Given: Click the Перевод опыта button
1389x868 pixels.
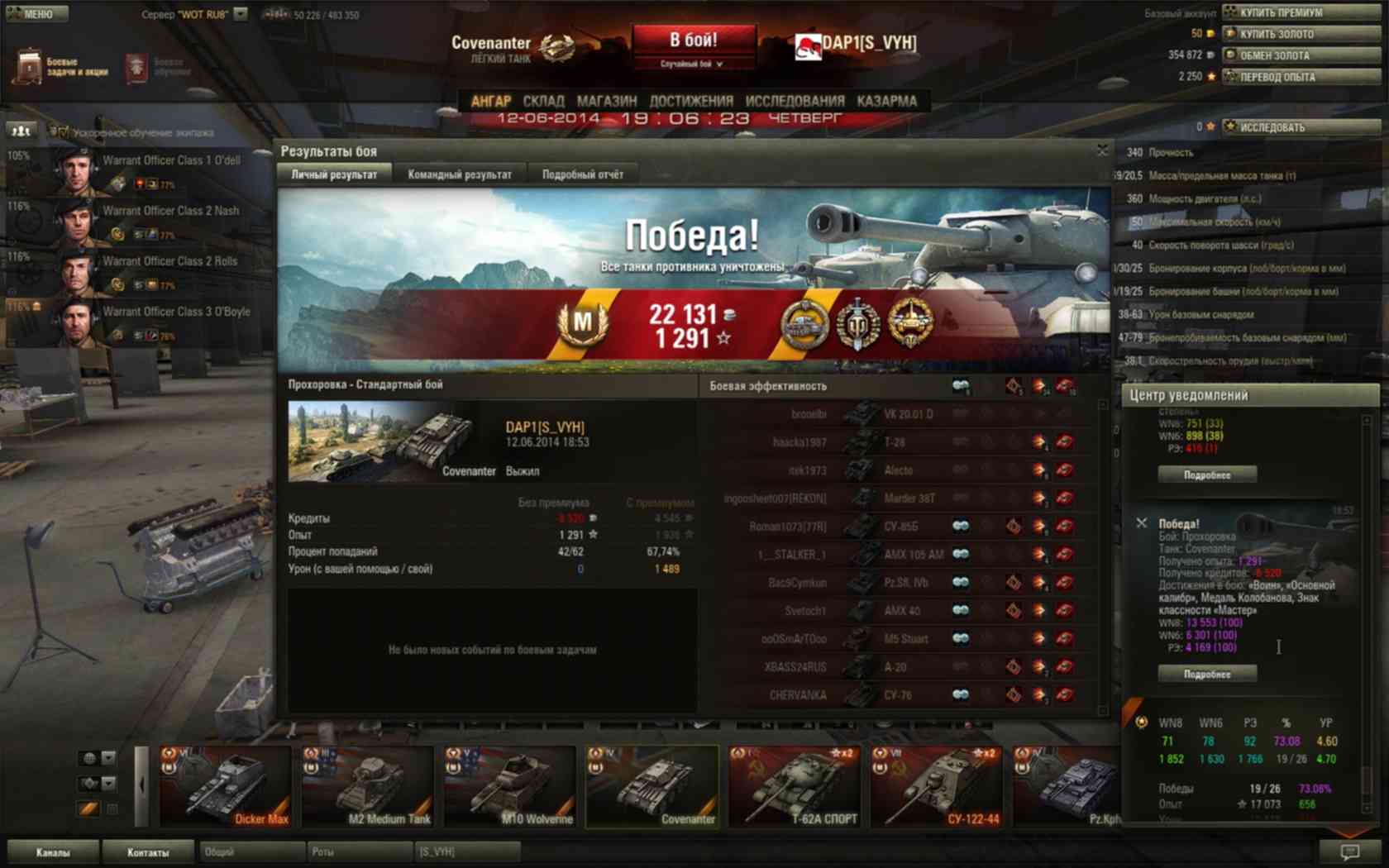Looking at the screenshot, I should [1301, 77].
